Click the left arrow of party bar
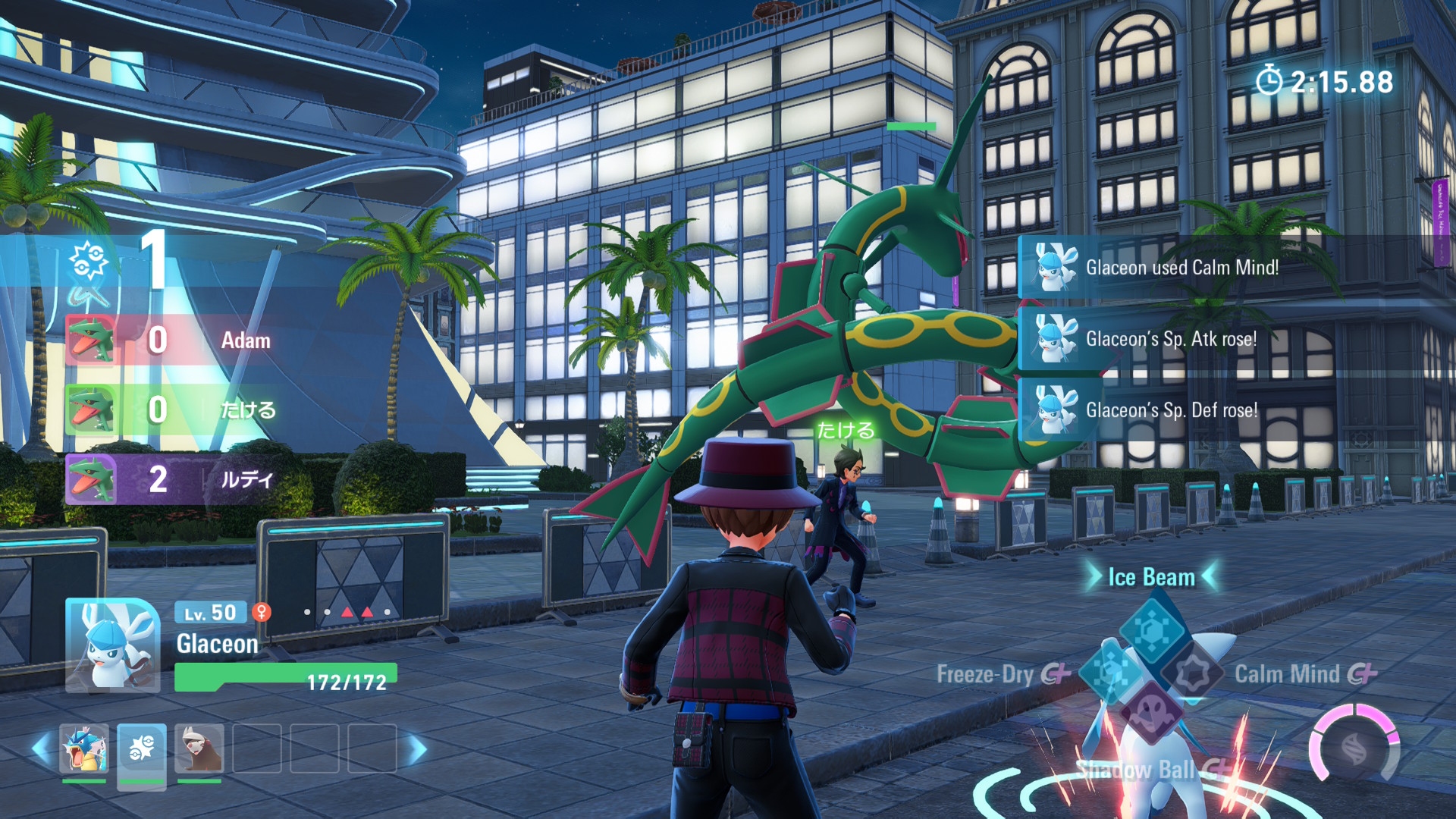The width and height of the screenshot is (1456, 819). click(42, 748)
